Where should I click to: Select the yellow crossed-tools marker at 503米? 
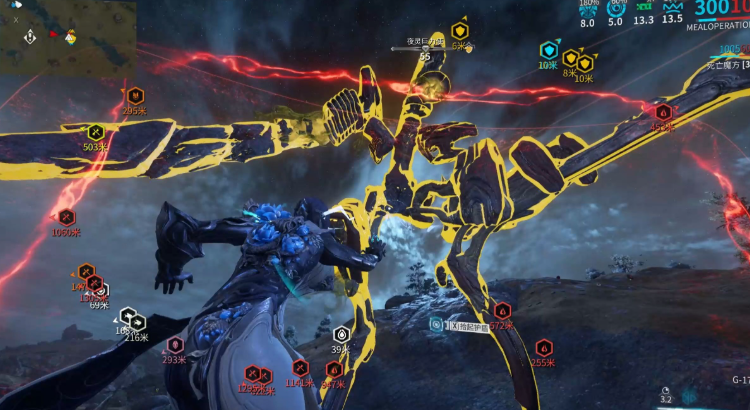(x=95, y=132)
